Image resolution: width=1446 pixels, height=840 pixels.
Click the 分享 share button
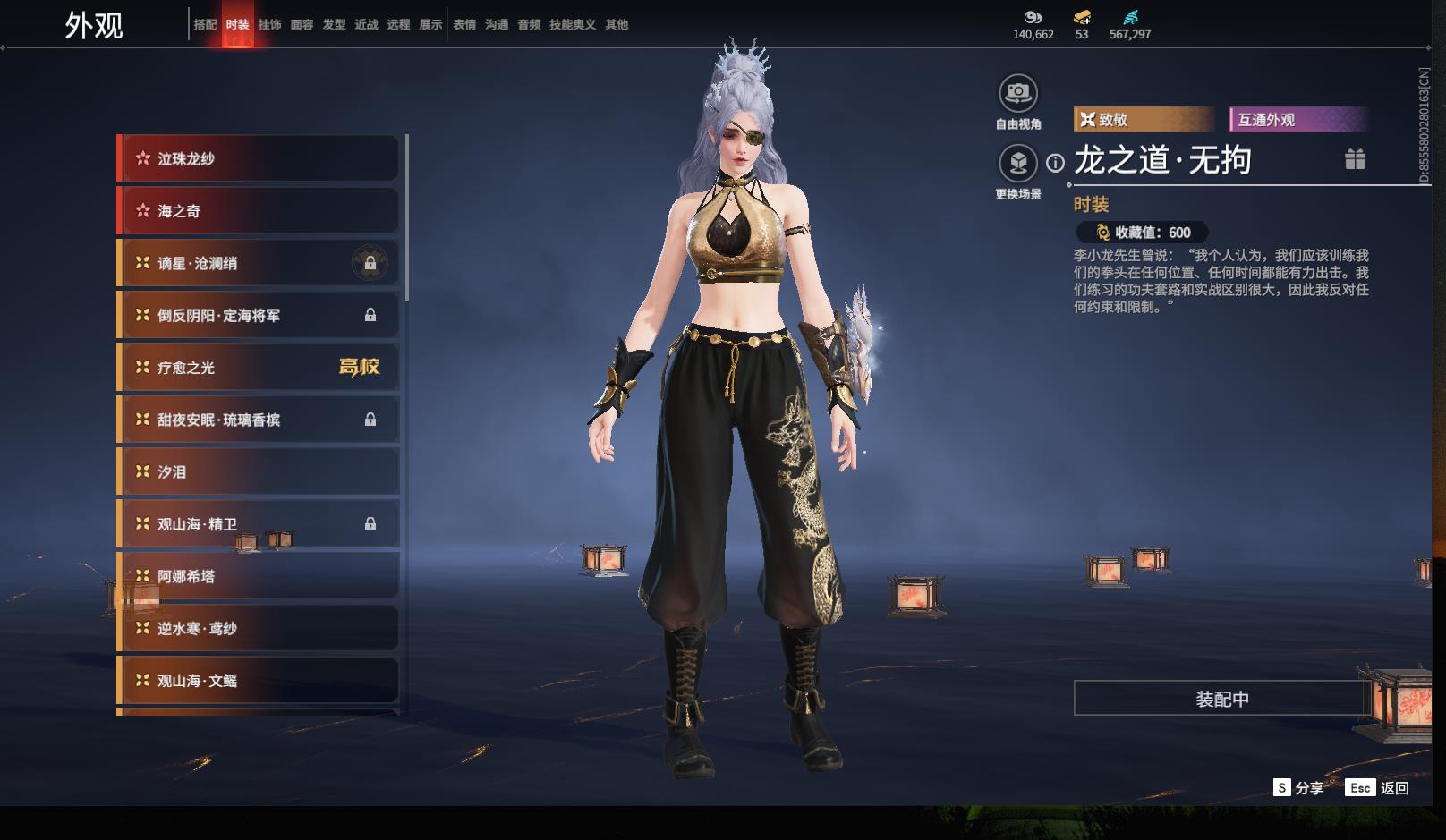tap(1298, 788)
